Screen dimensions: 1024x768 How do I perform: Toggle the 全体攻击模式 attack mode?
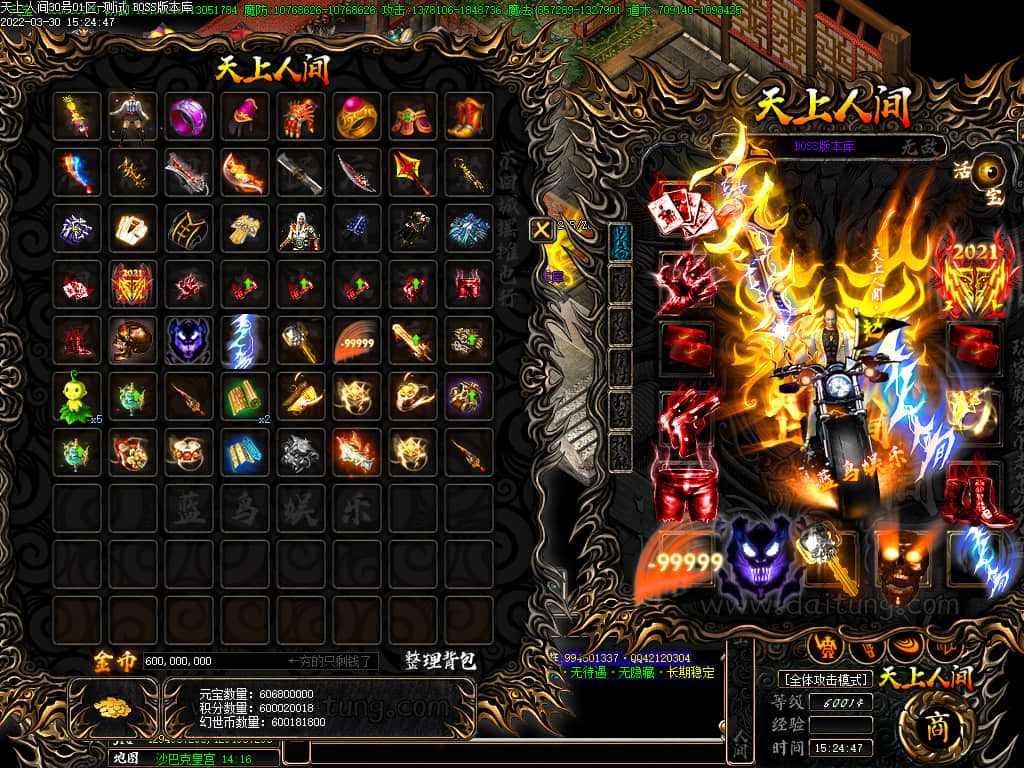point(825,679)
